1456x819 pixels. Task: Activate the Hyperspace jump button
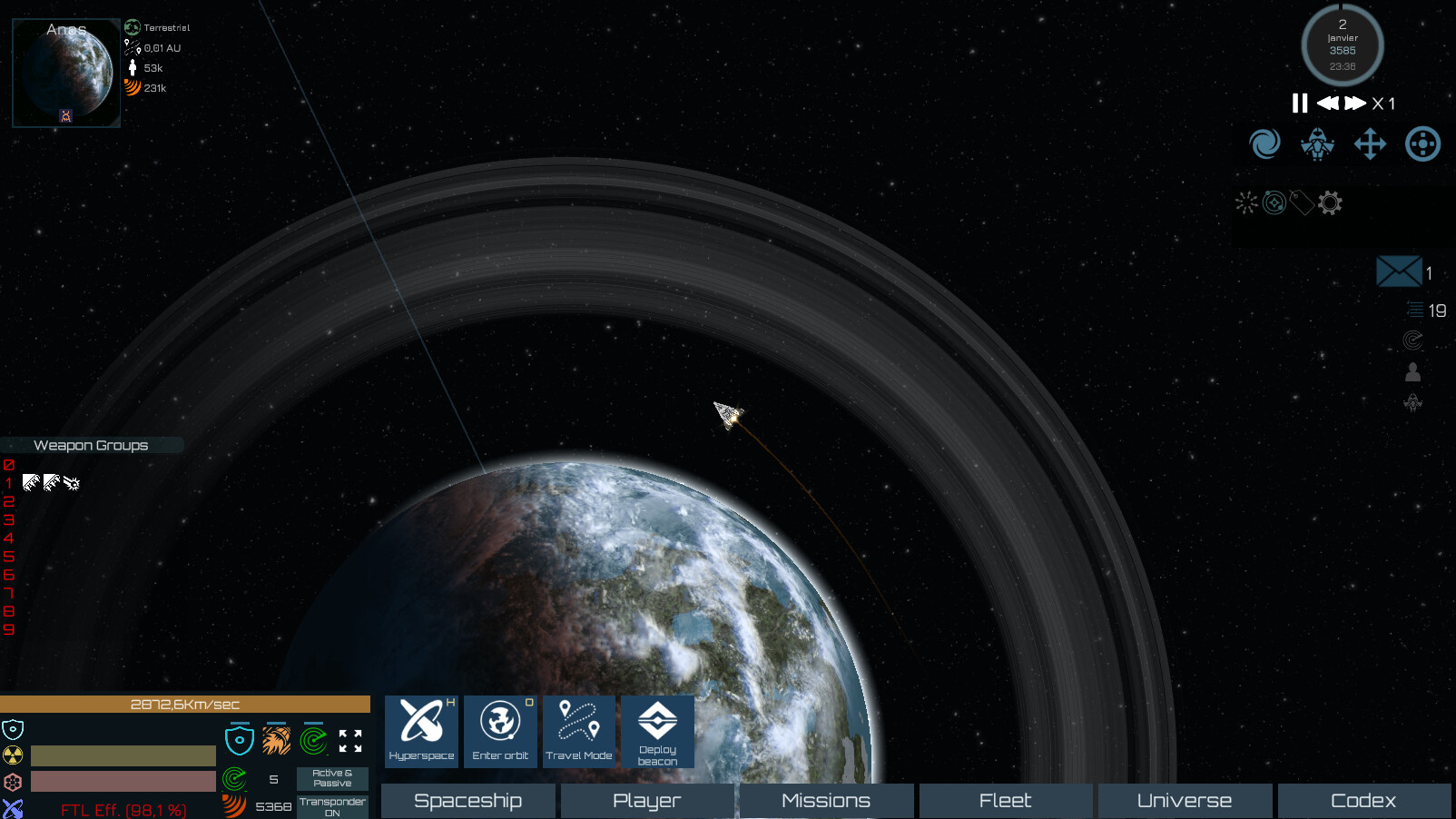tap(422, 731)
